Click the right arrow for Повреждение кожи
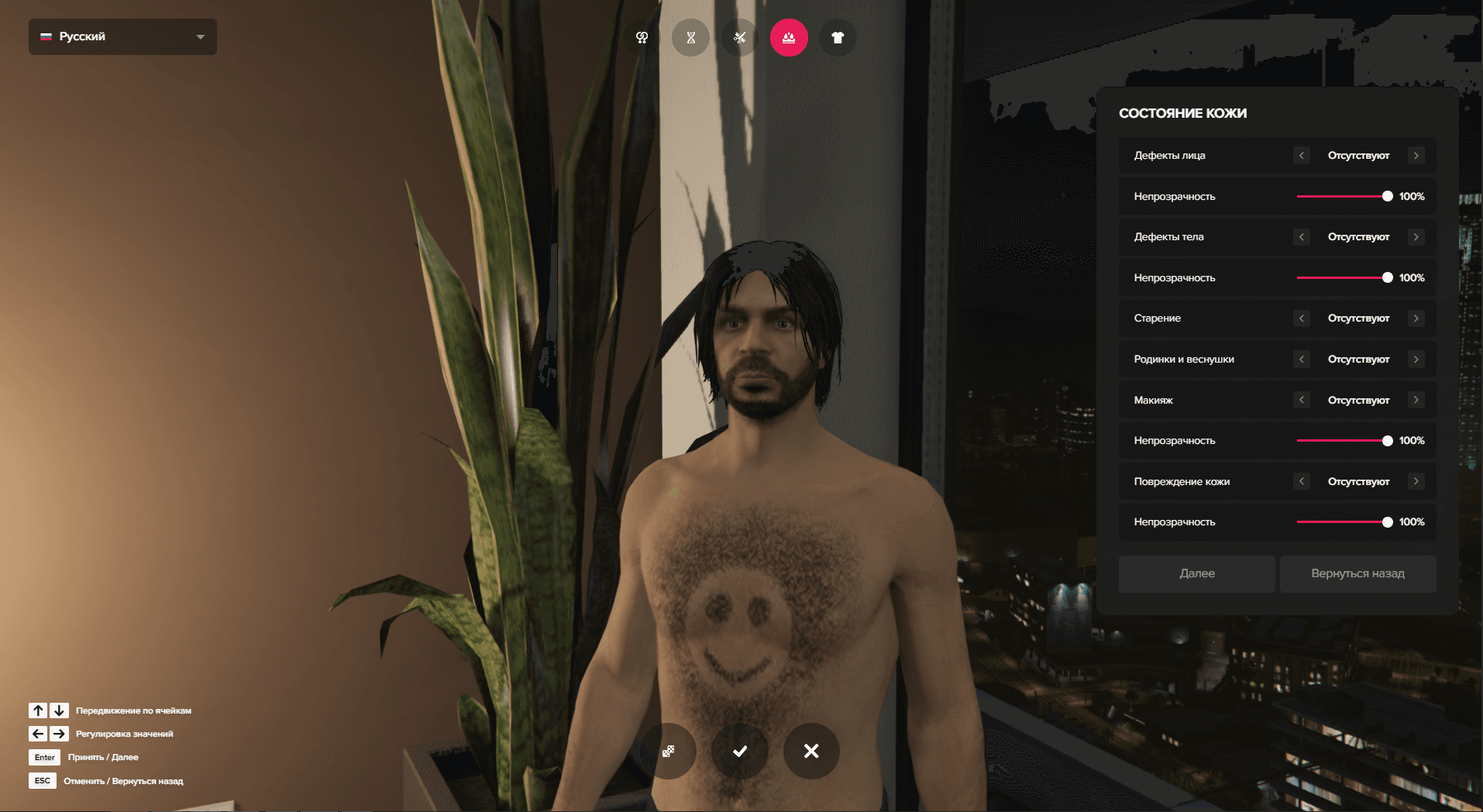Image resolution: width=1483 pixels, height=812 pixels. [1416, 481]
